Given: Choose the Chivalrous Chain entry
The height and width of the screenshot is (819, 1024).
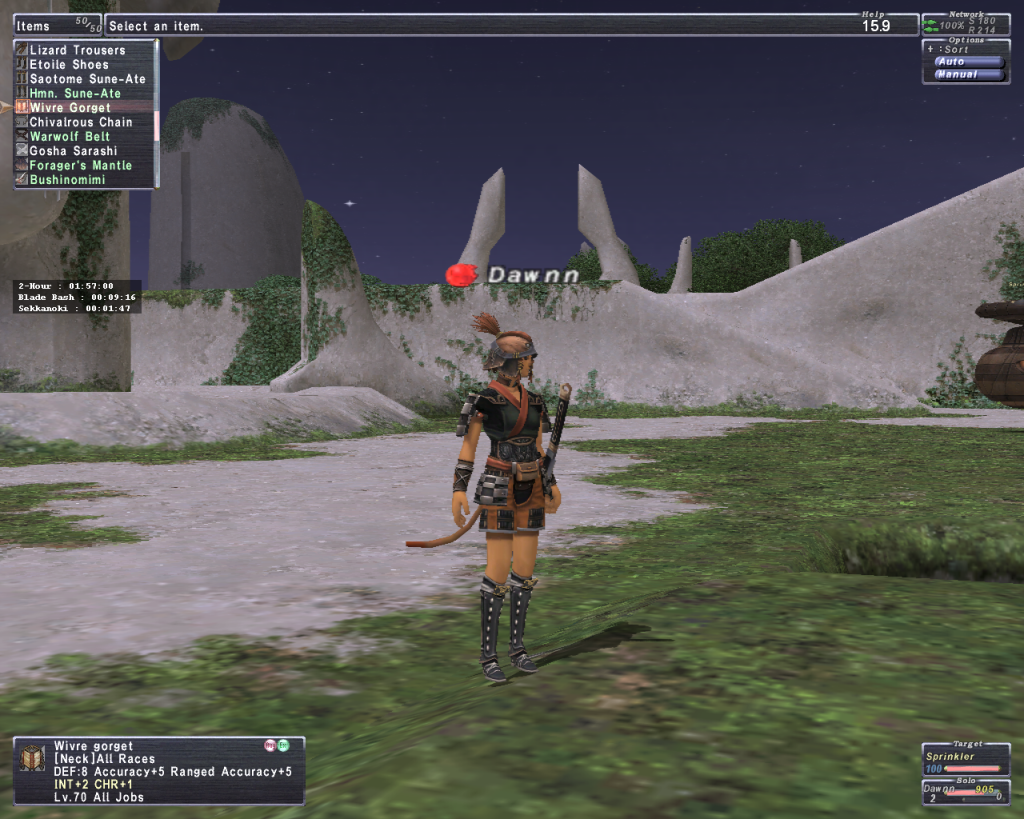Looking at the screenshot, I should (x=81, y=123).
